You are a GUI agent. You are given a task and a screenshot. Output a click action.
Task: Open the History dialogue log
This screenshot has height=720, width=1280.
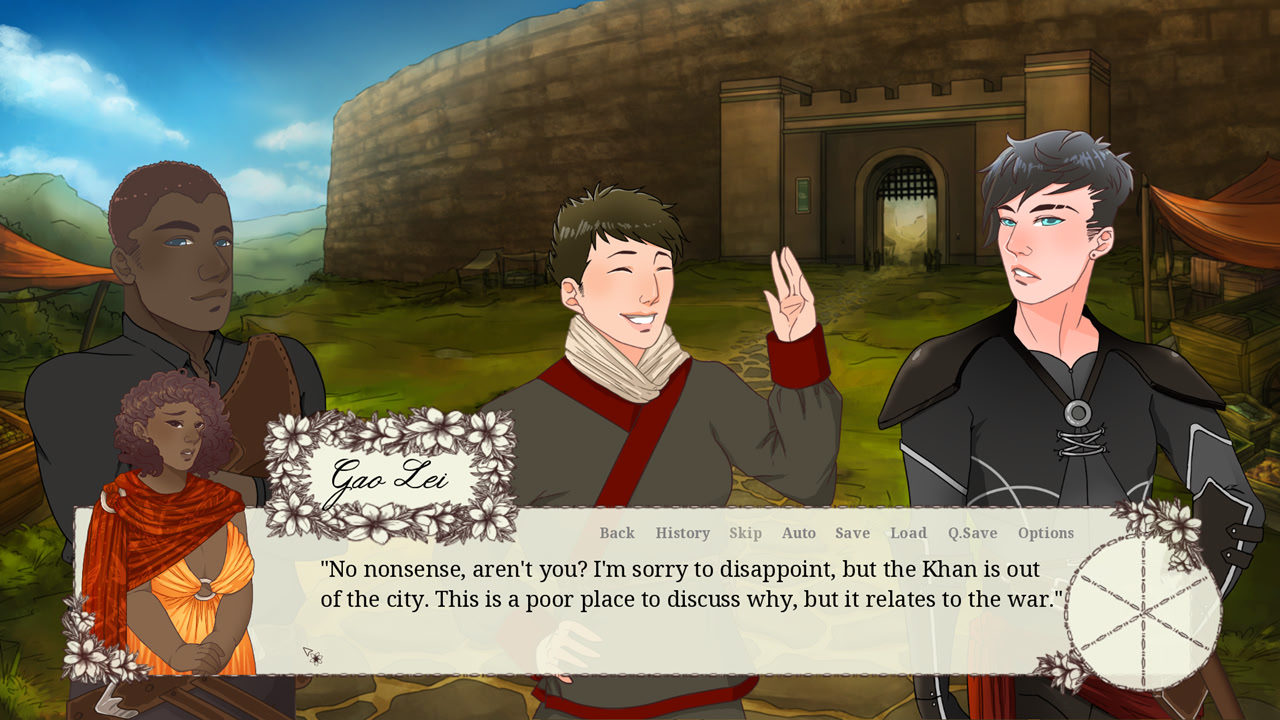(x=682, y=533)
